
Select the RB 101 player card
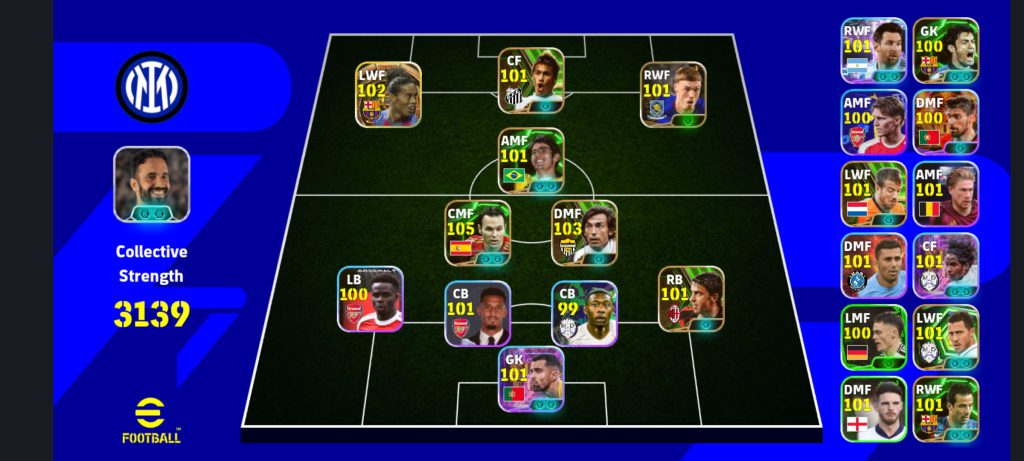click(691, 298)
